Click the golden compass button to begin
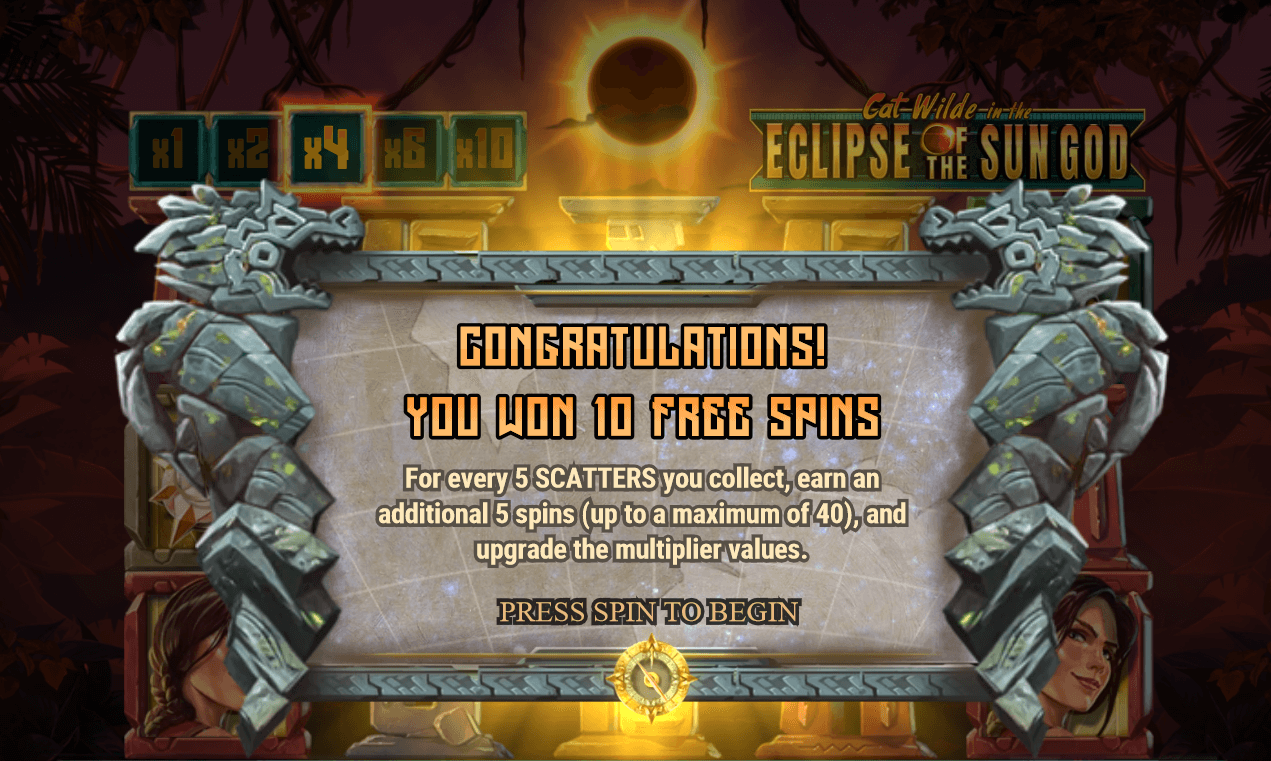The height and width of the screenshot is (761, 1271). 650,679
